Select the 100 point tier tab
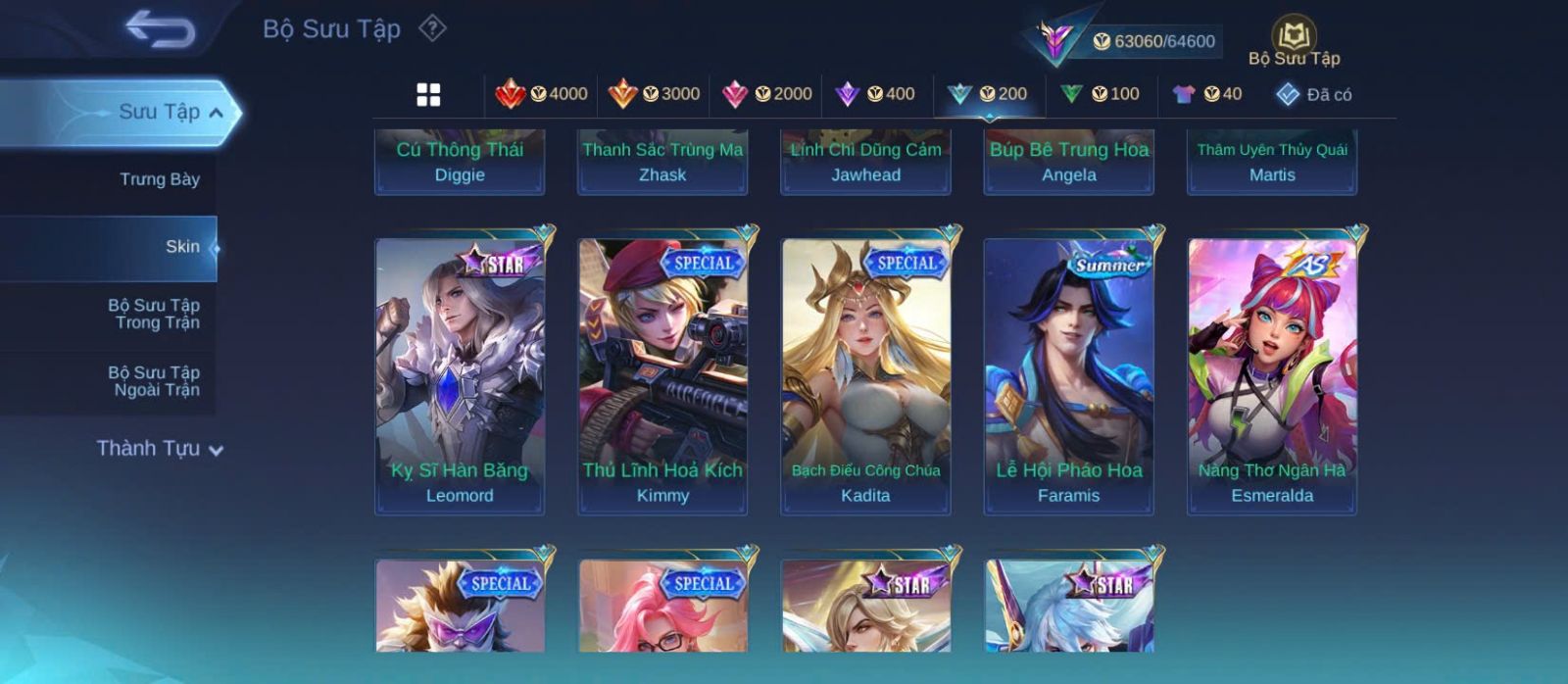This screenshot has height=684, width=1568. coord(1101,94)
